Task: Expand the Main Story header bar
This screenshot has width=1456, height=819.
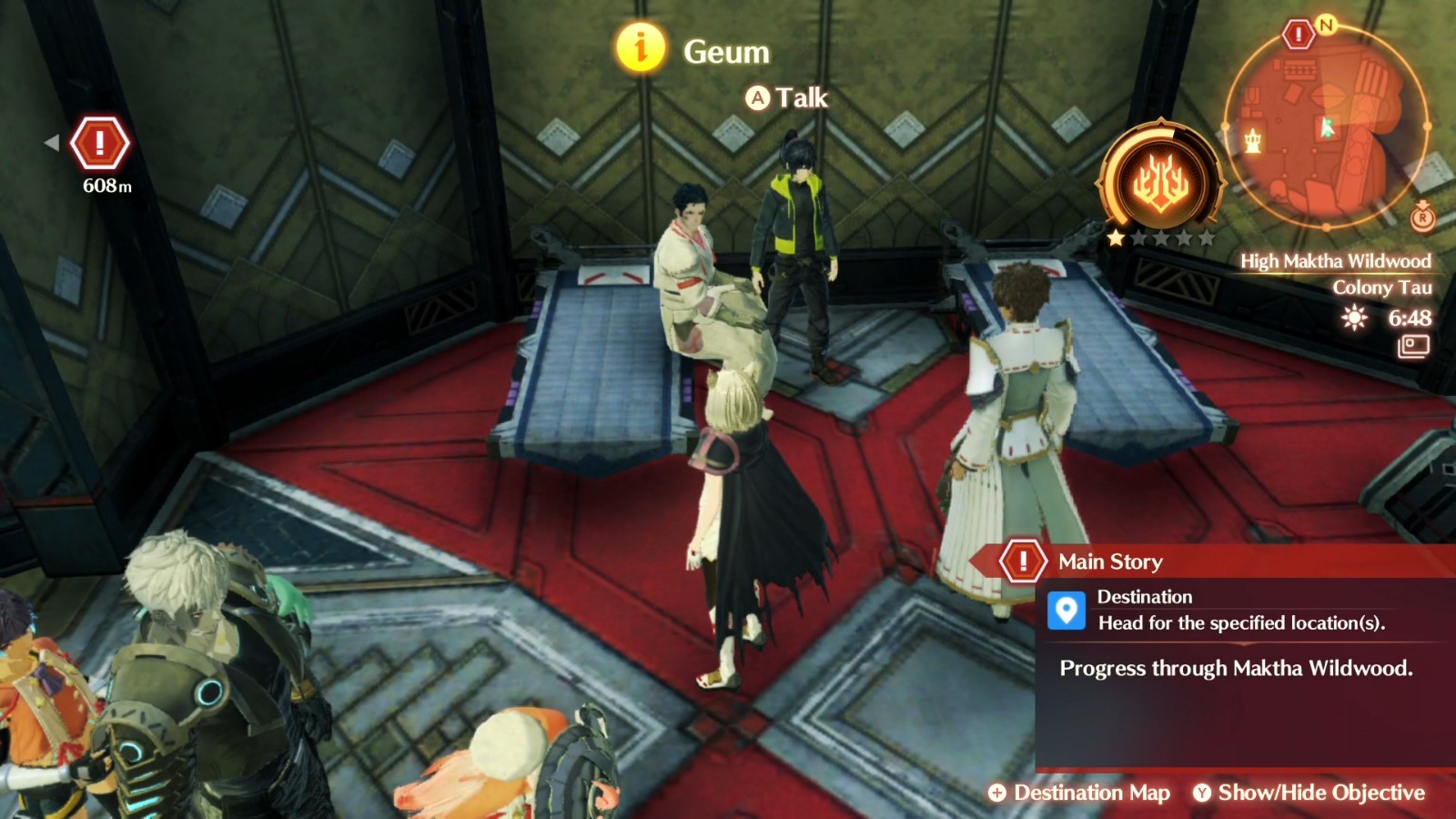Action: click(1183, 561)
